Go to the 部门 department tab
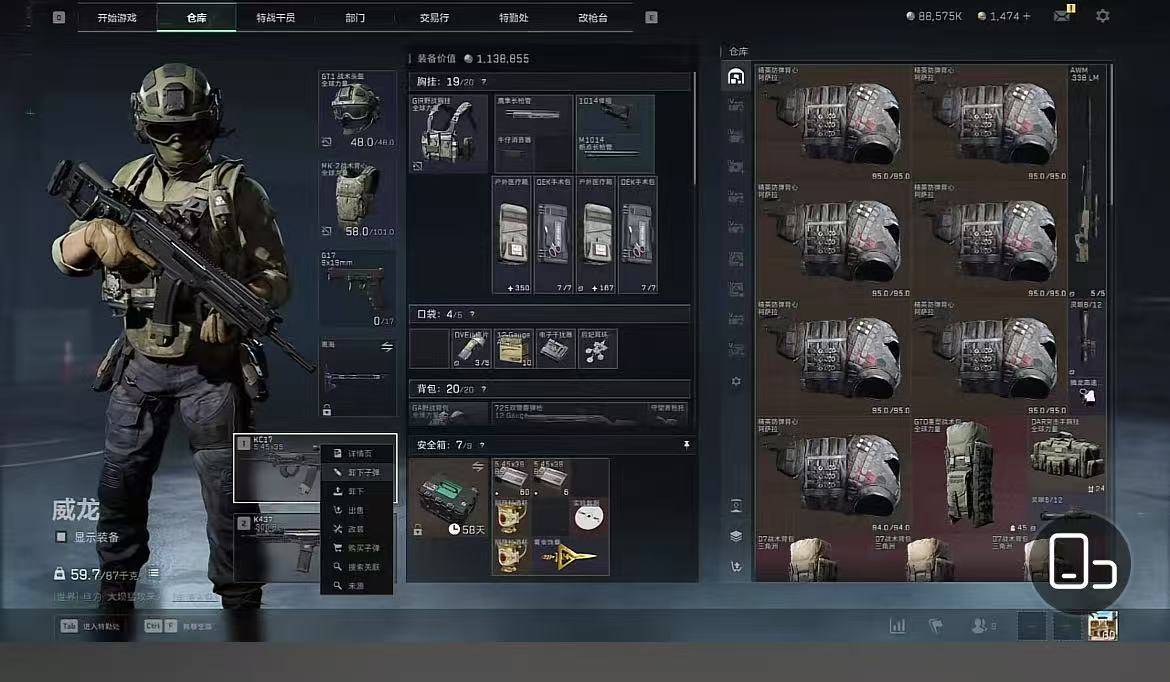The image size is (1170, 682). click(x=355, y=17)
